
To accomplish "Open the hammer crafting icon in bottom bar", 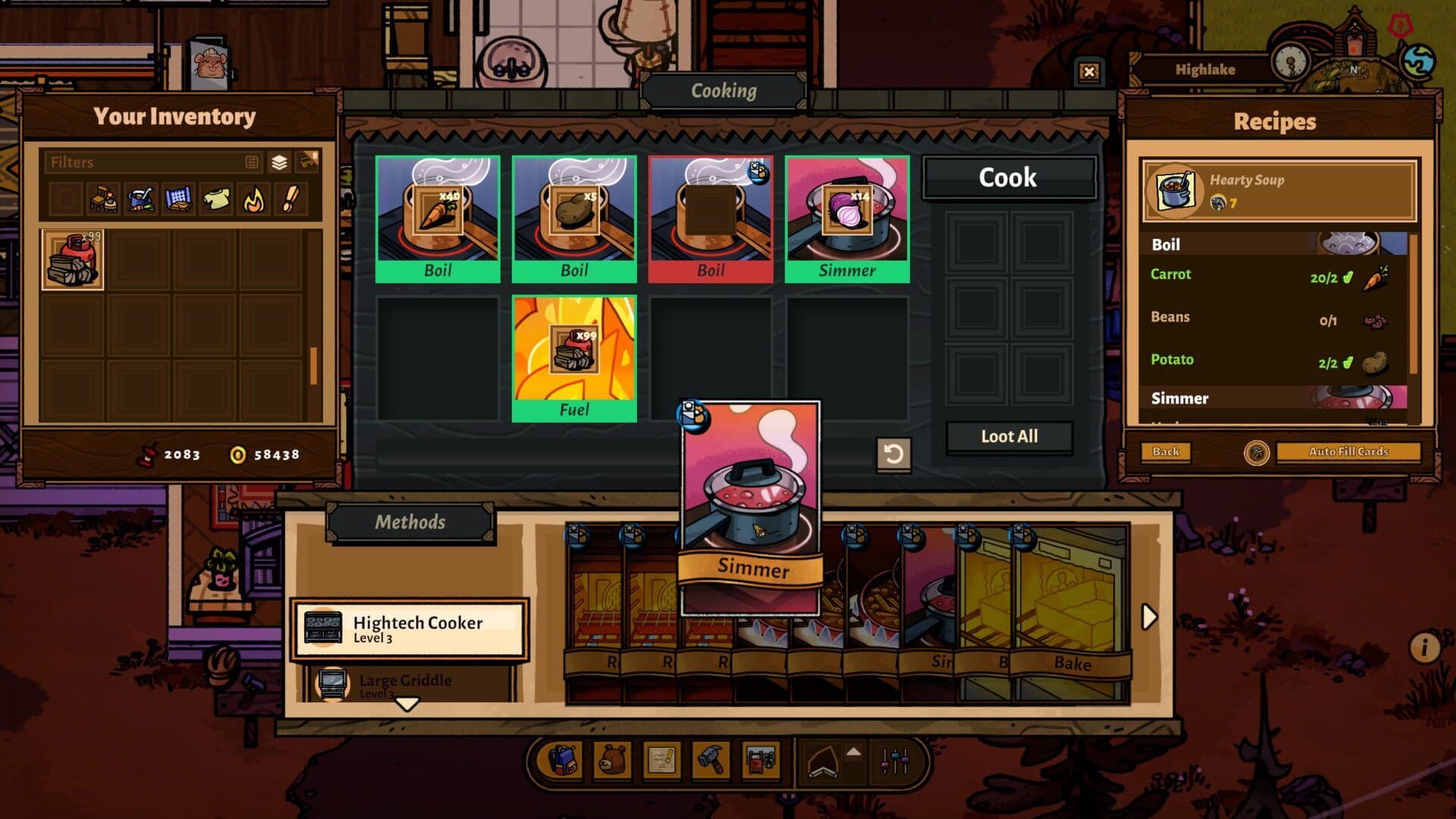I will [x=711, y=761].
